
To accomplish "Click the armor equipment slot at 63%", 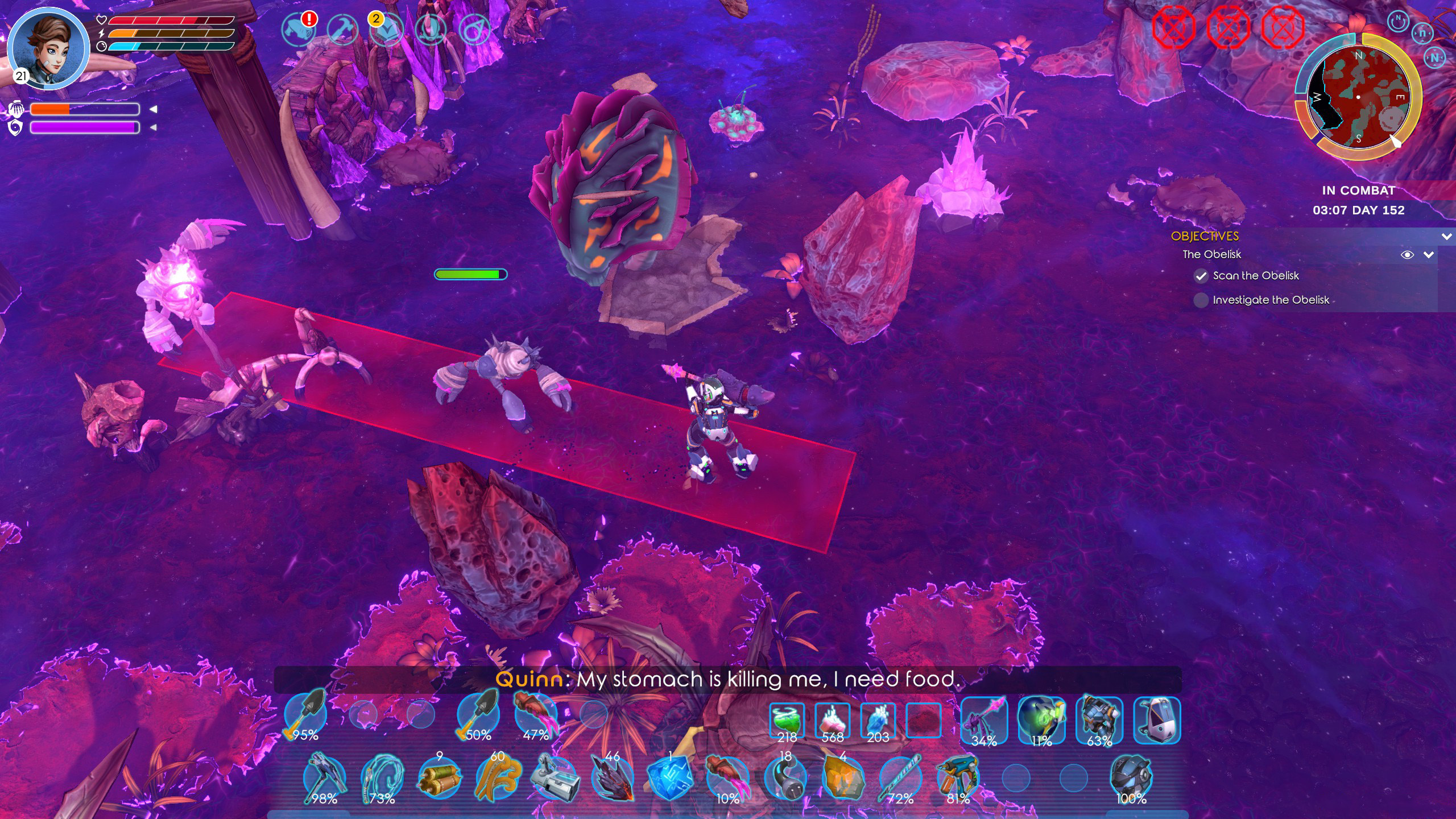I will click(x=1099, y=720).
